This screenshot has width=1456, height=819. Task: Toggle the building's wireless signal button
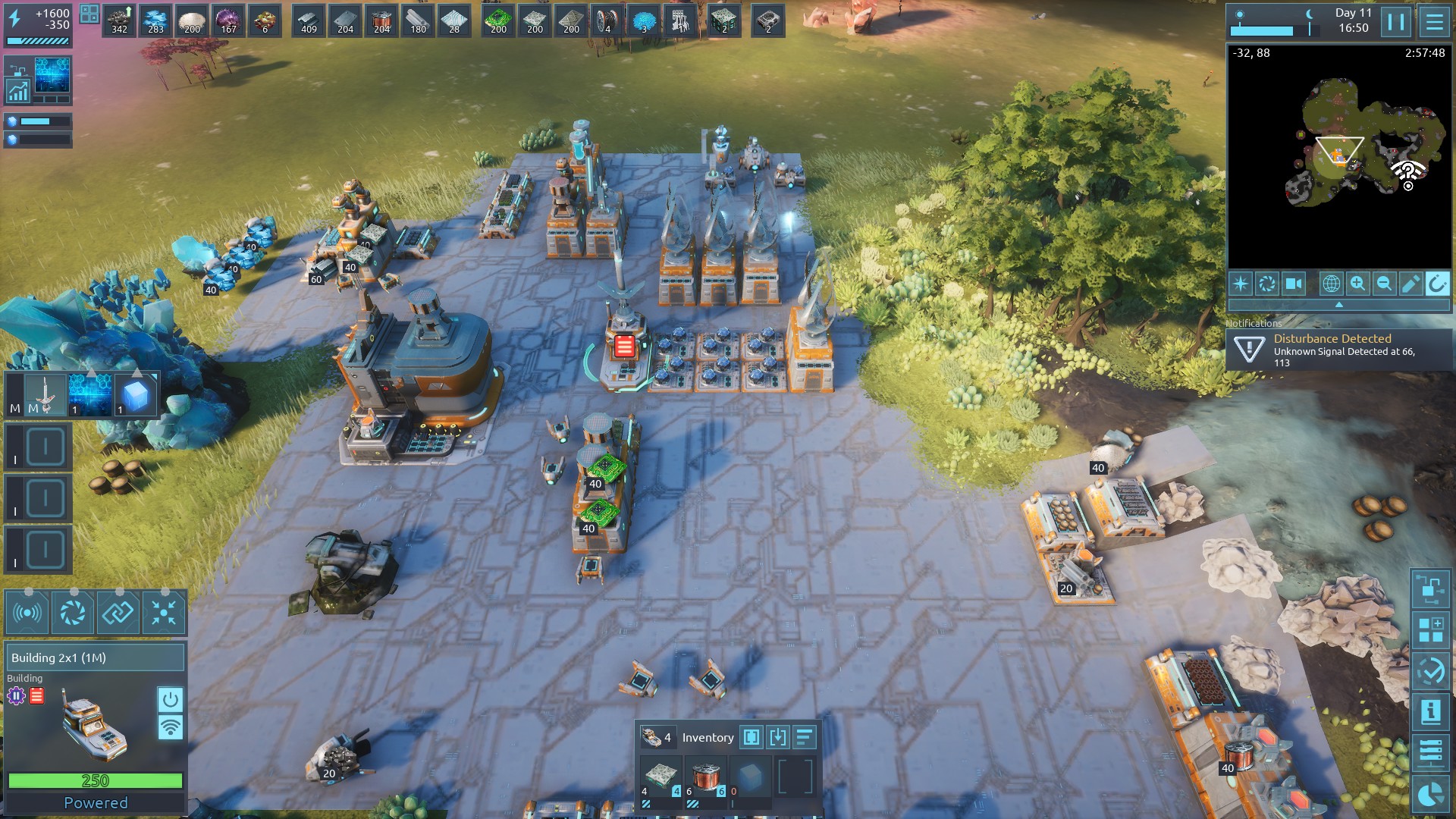(170, 728)
